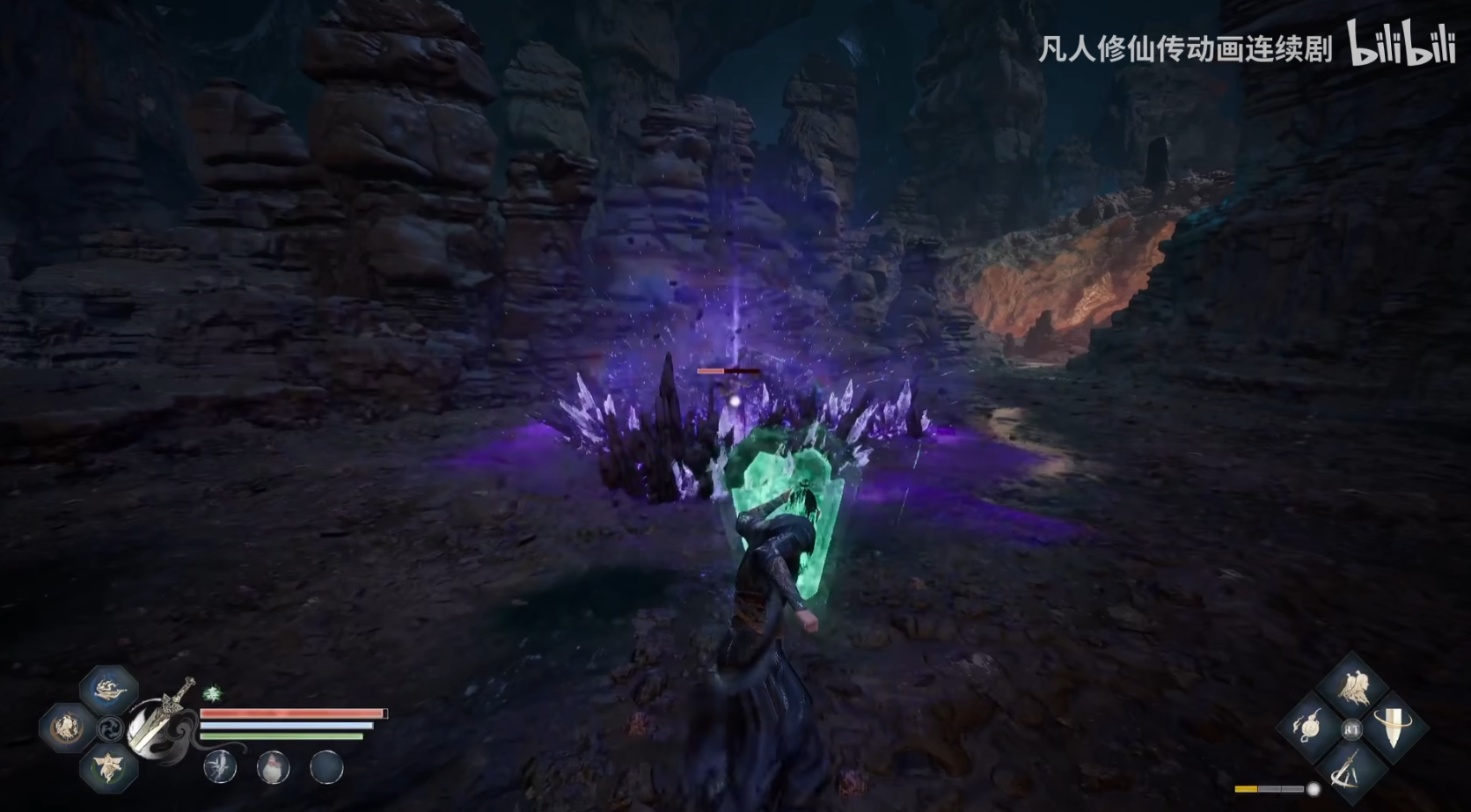Activate the crescent moon figure skill
Viewport: 1471px width, 812px height.
click(66, 728)
